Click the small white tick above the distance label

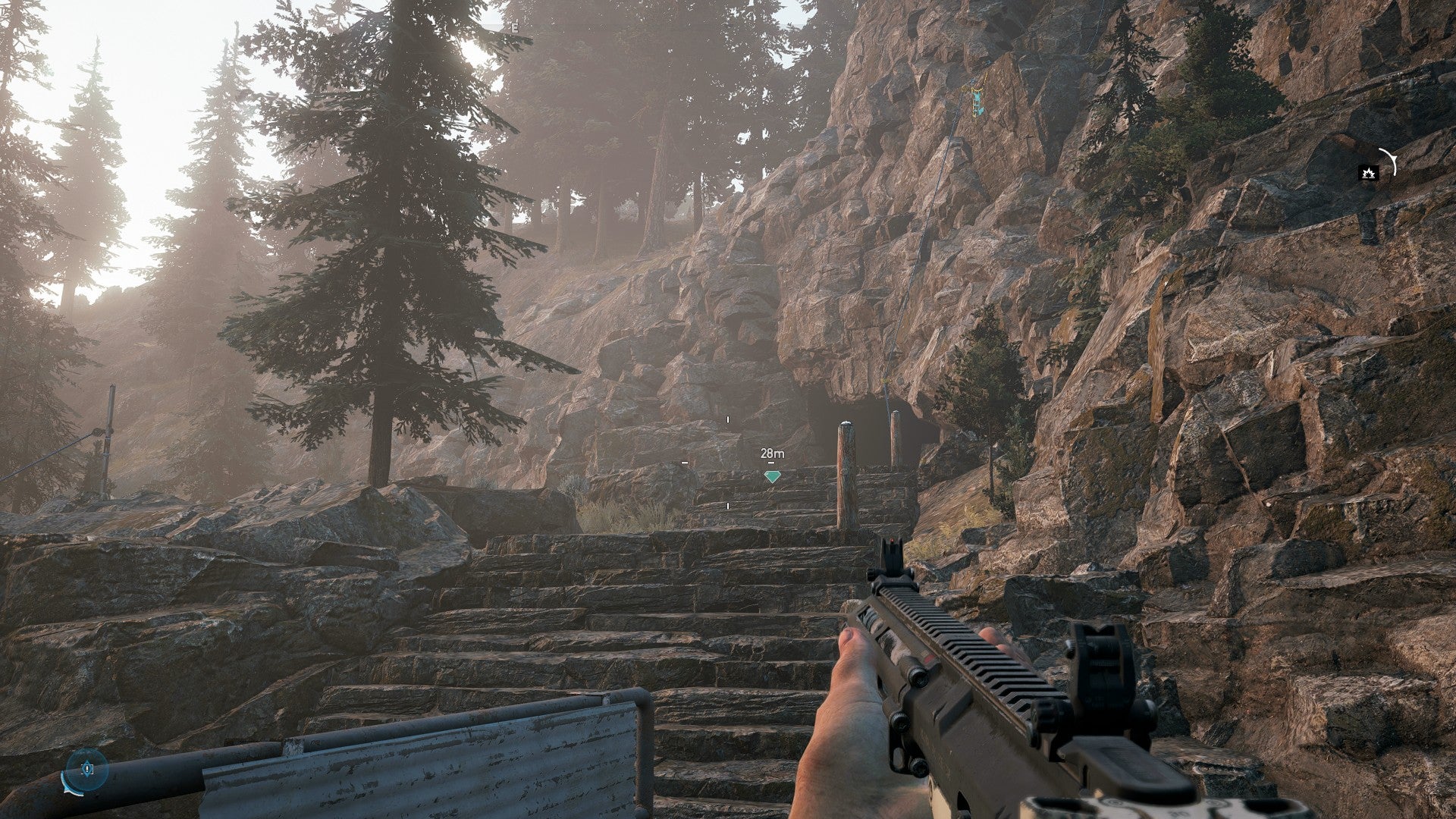(771, 463)
